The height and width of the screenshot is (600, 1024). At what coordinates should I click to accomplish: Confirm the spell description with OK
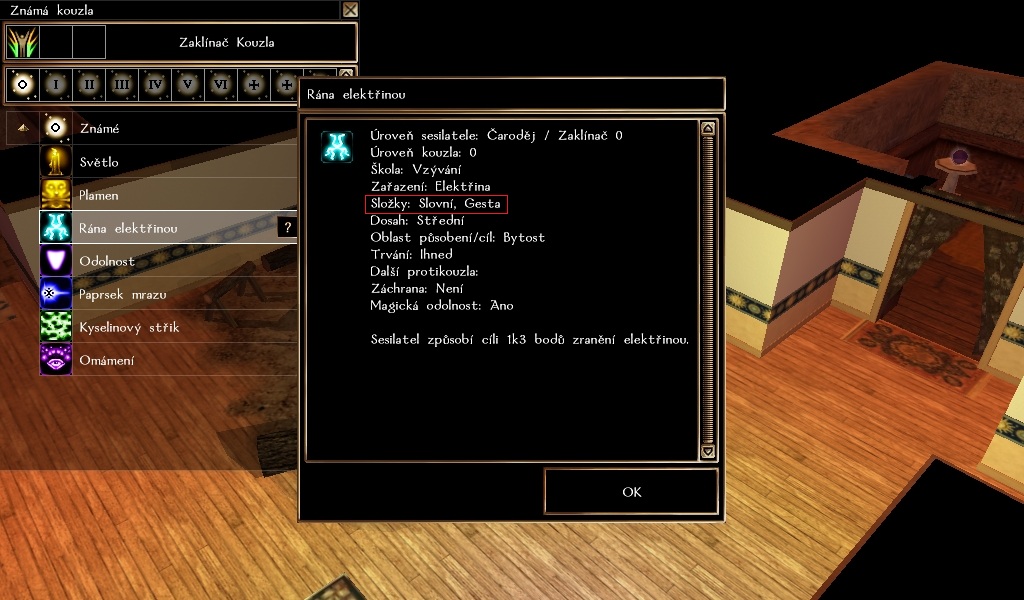[x=631, y=491]
